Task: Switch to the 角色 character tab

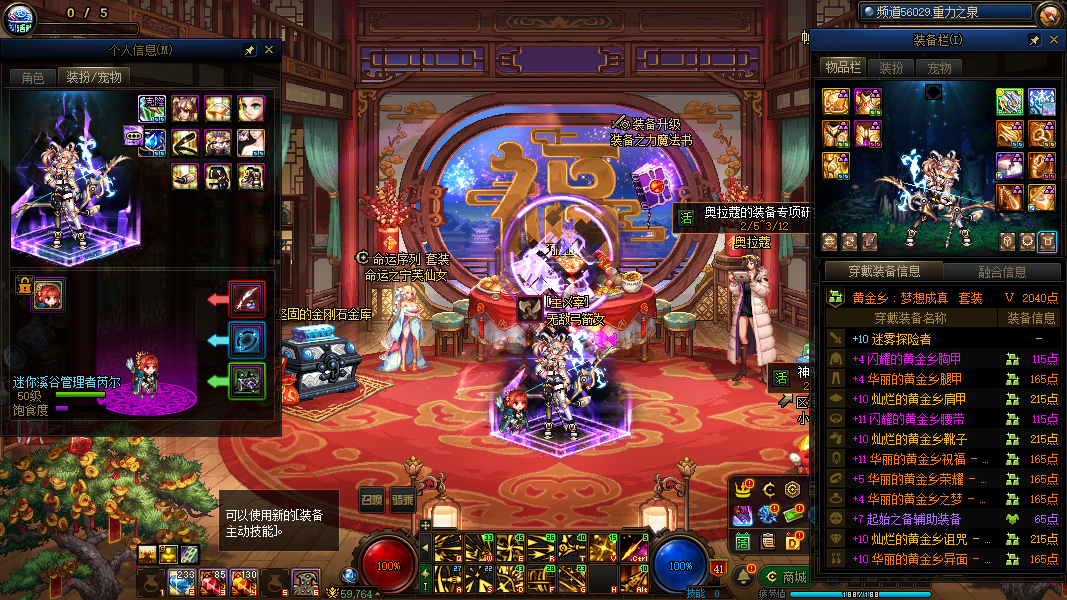Action: (x=32, y=77)
